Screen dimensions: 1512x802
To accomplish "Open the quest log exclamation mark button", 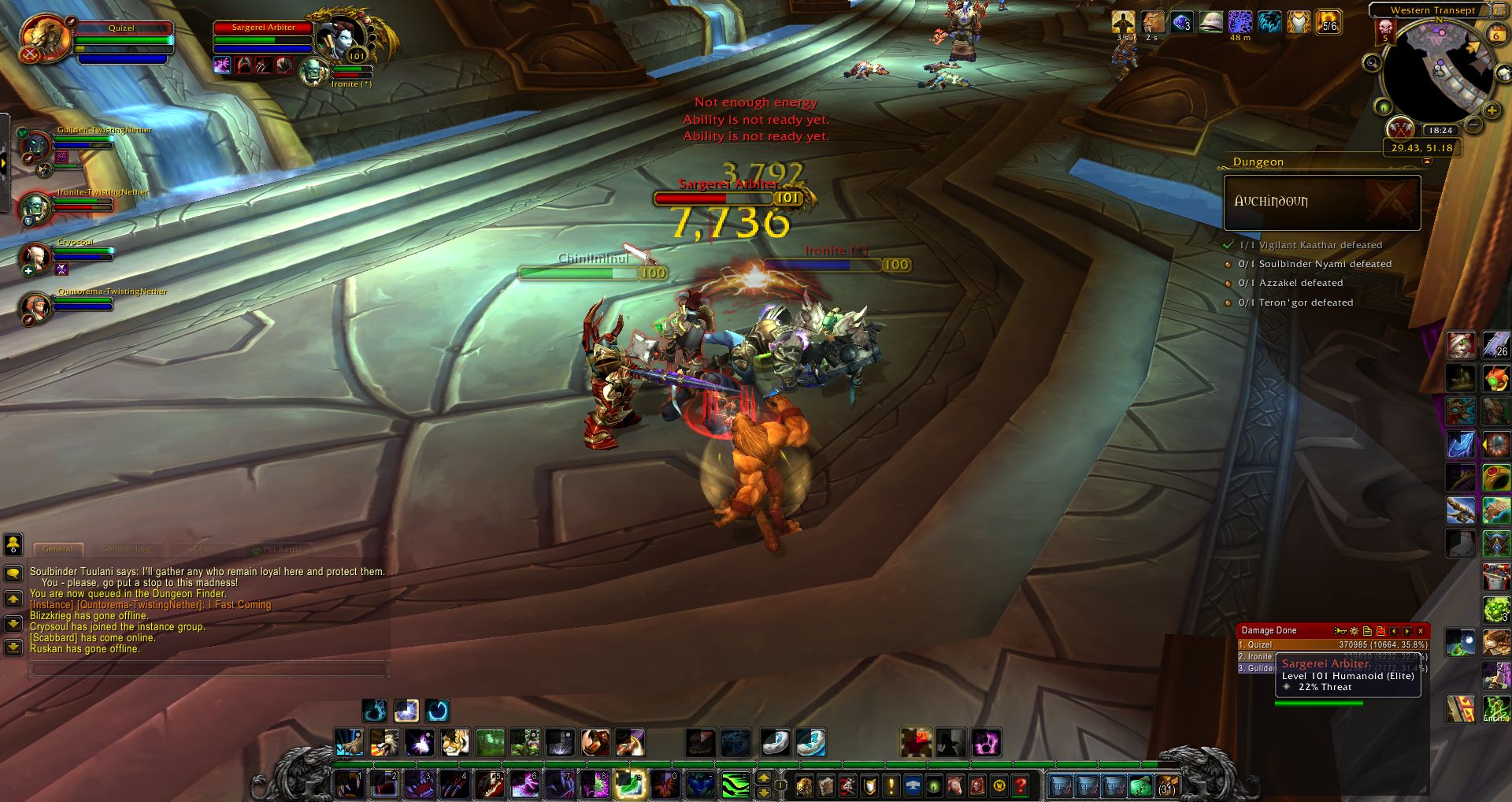I will [x=891, y=785].
